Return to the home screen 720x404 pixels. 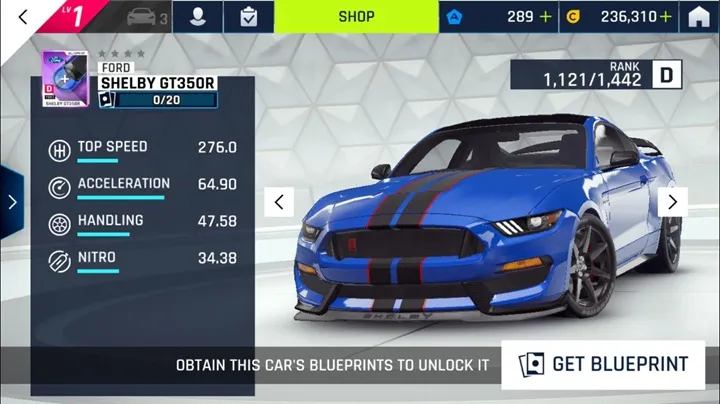pos(699,16)
